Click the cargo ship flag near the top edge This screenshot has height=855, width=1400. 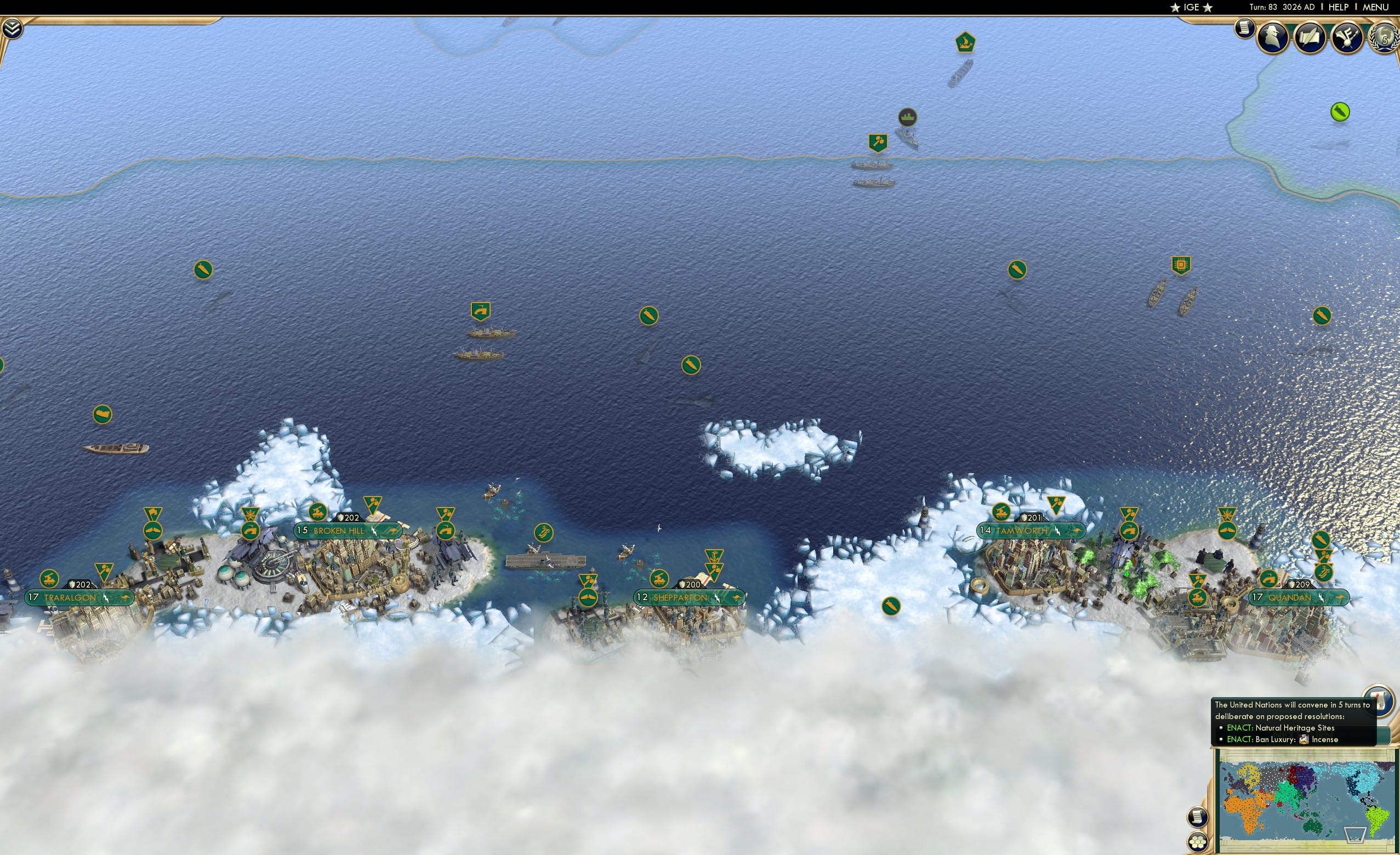coord(965,41)
